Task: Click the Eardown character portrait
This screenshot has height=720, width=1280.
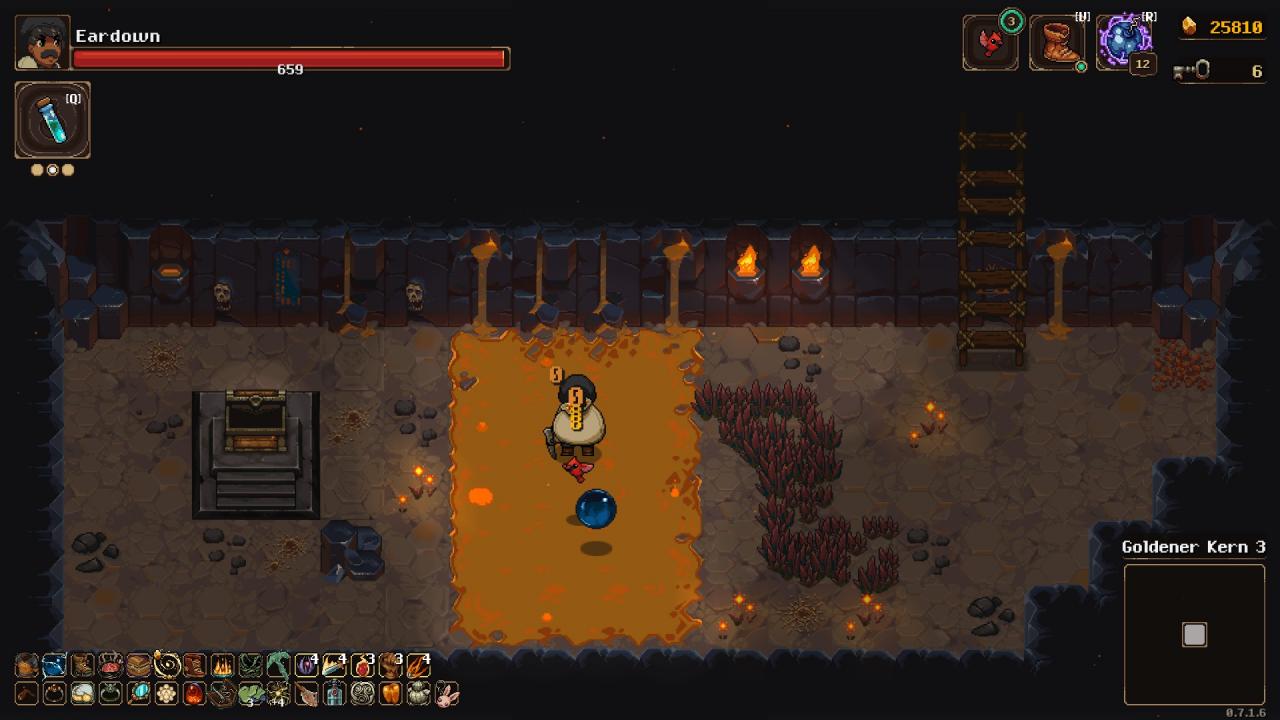Action: (x=42, y=42)
